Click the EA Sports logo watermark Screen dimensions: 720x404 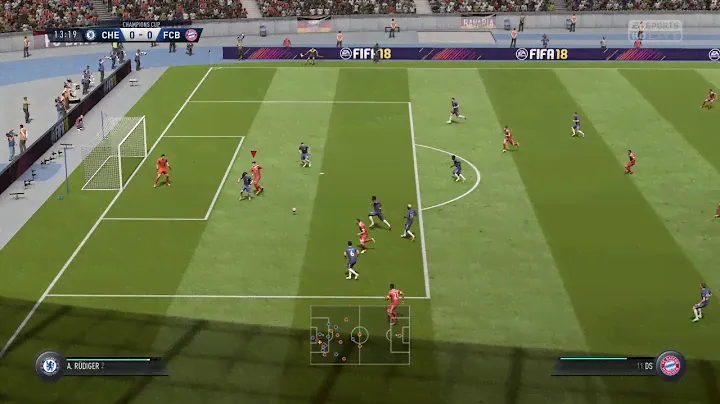(x=654, y=30)
